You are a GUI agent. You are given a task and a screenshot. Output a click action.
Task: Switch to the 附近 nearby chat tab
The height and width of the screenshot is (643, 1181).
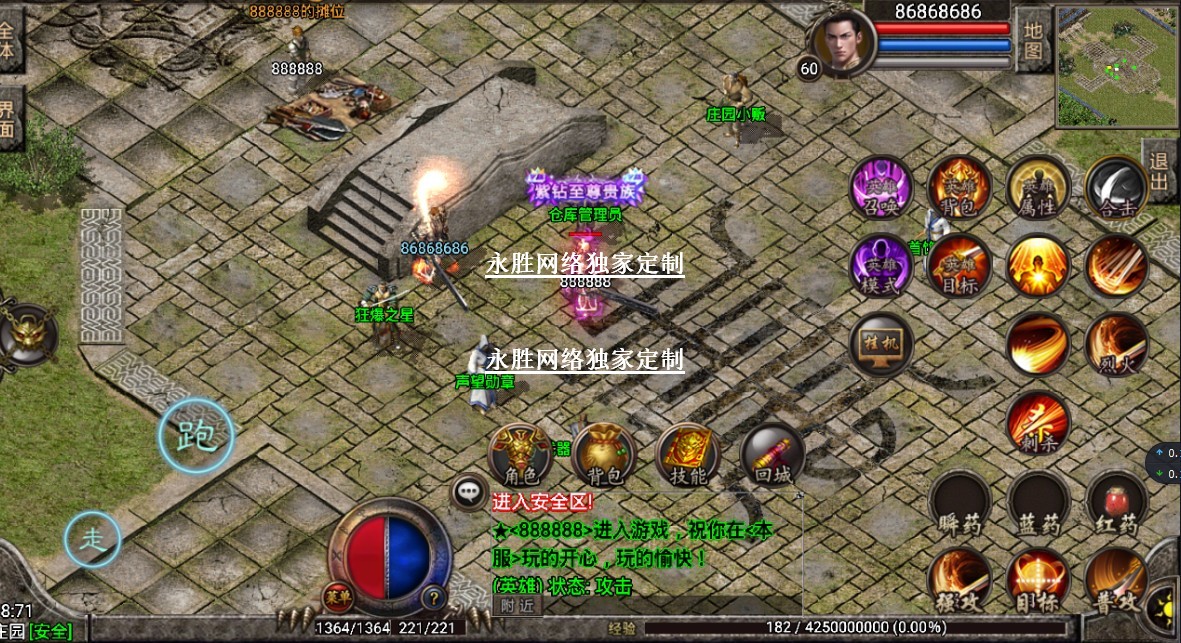tap(517, 605)
